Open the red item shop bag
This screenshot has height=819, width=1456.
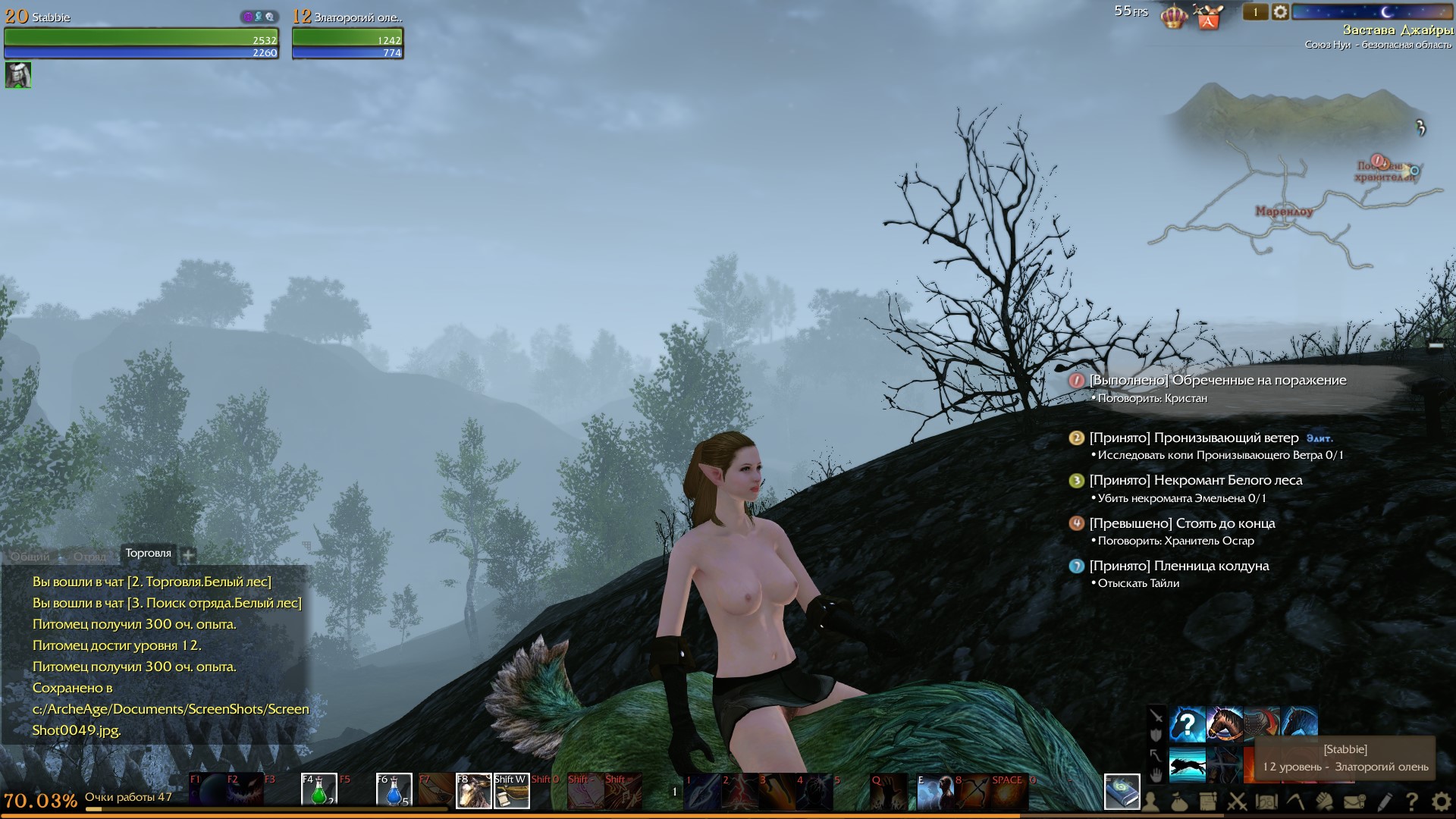point(1208,17)
